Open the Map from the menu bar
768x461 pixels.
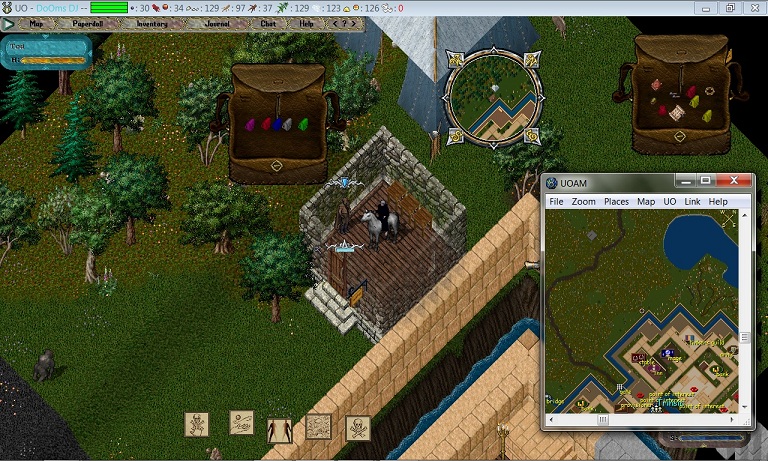[x=37, y=23]
